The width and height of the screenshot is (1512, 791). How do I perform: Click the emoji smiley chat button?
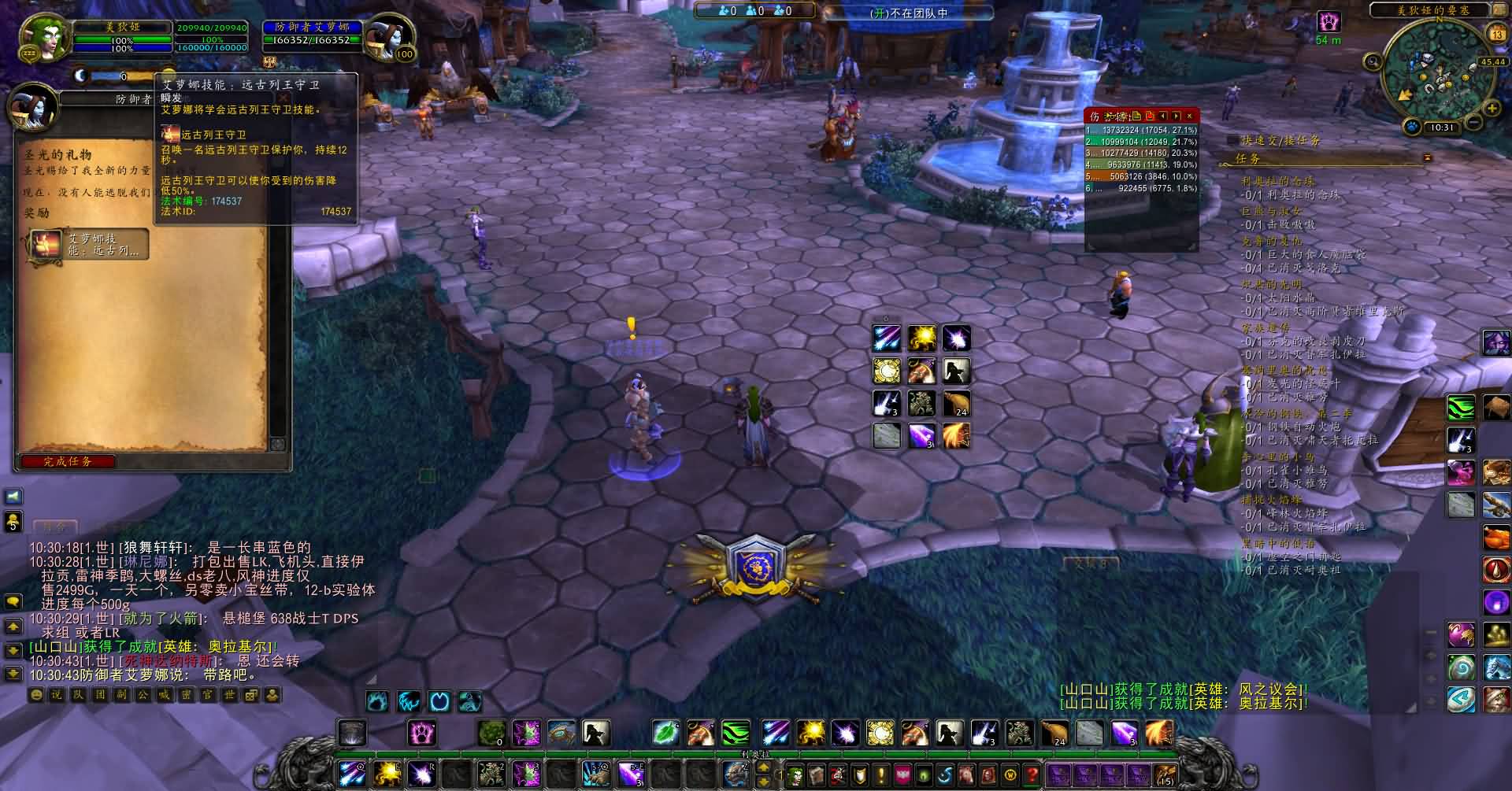click(36, 695)
